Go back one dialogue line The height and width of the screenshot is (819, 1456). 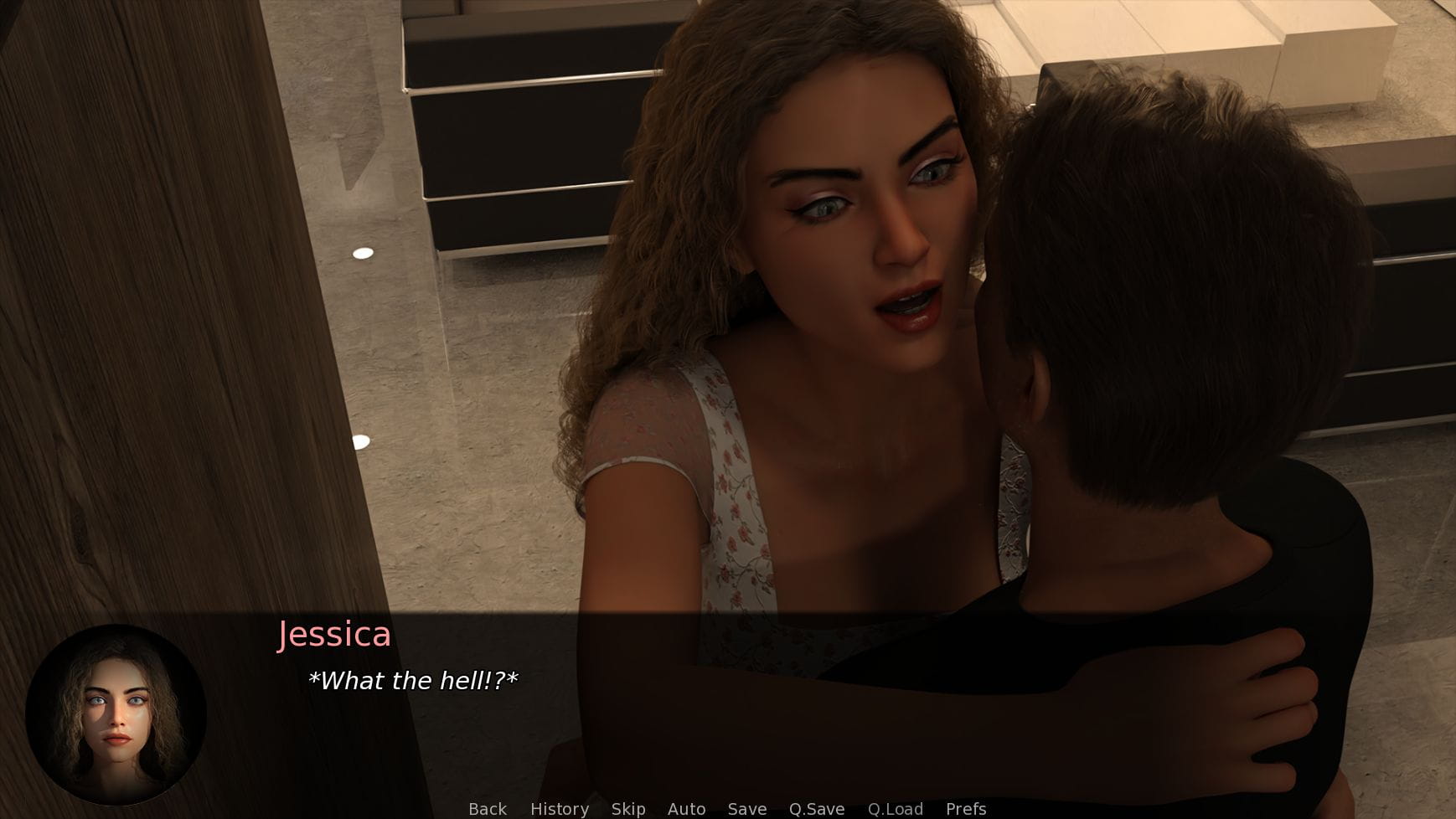coord(488,809)
